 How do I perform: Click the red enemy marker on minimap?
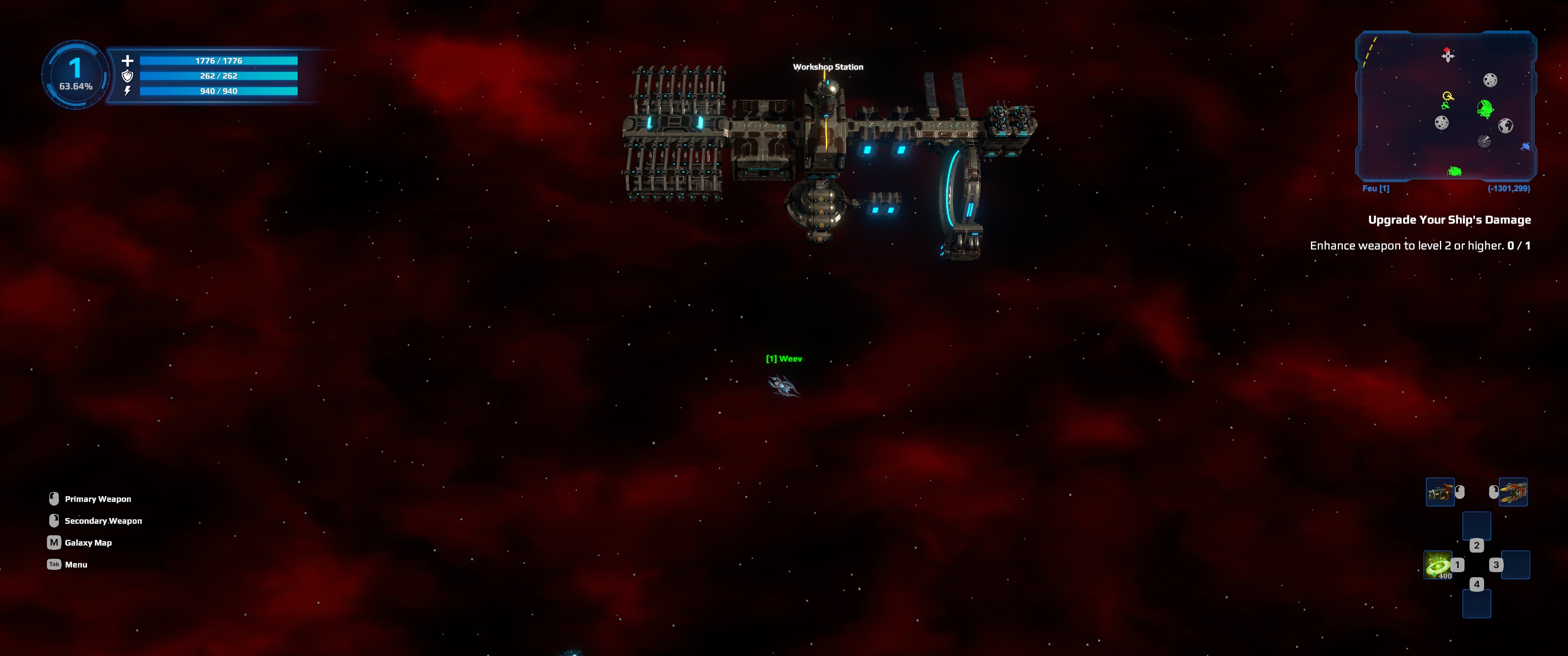click(x=1447, y=50)
